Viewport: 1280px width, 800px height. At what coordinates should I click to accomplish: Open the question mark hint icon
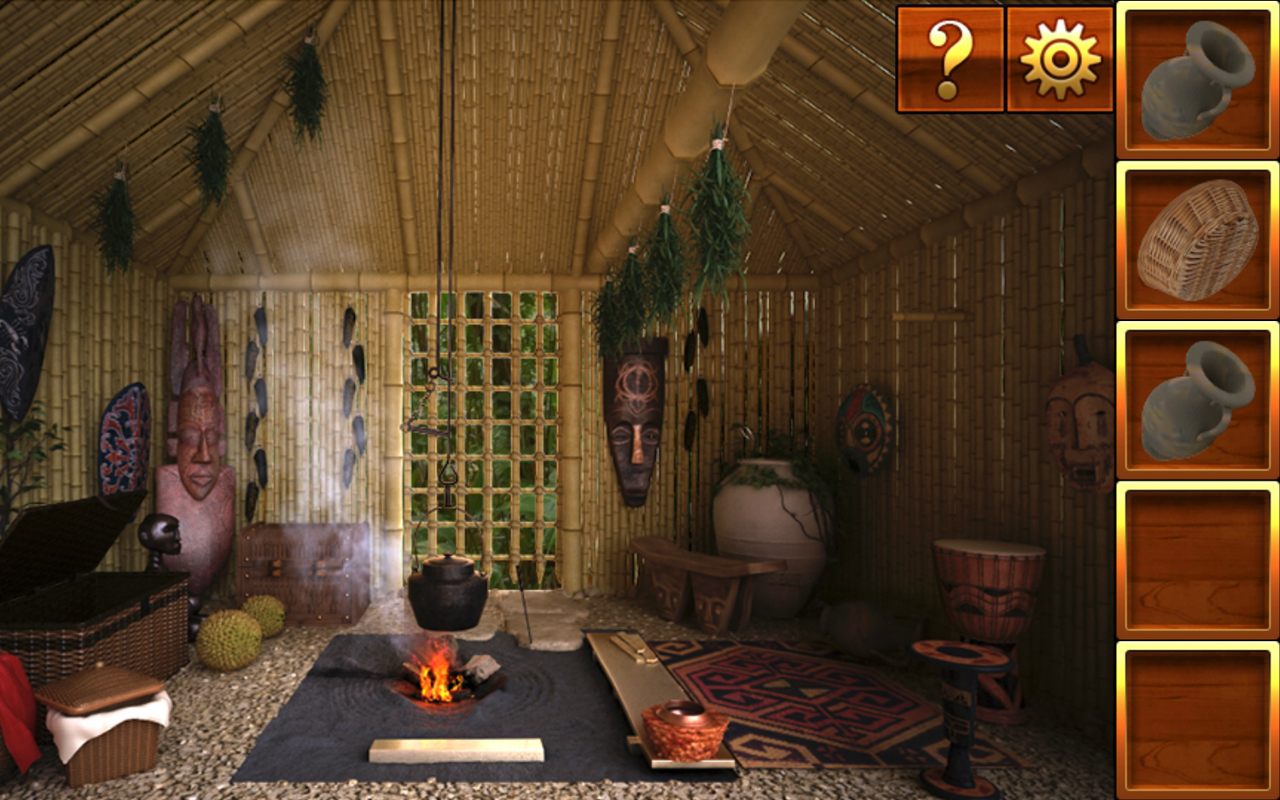[950, 60]
